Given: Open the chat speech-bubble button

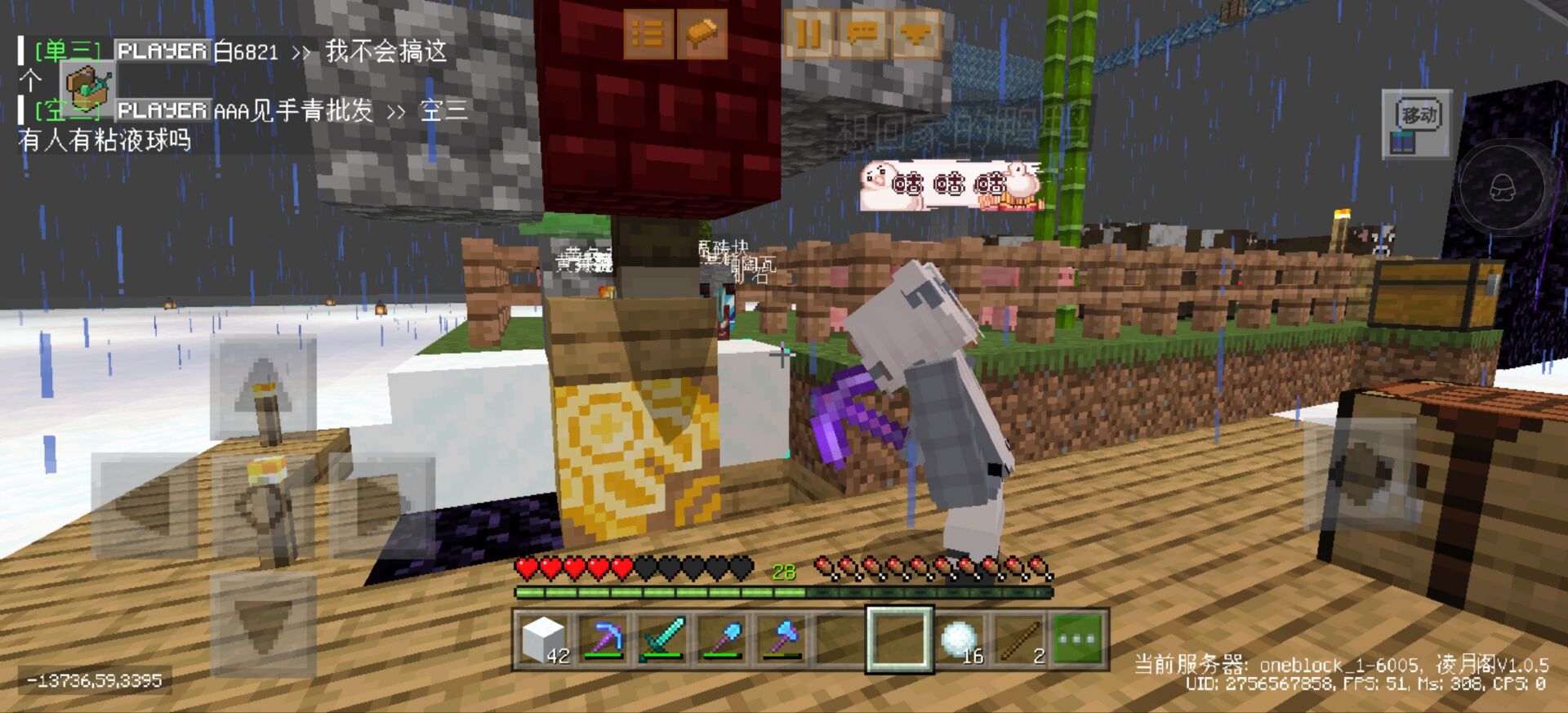Looking at the screenshot, I should click(x=862, y=34).
